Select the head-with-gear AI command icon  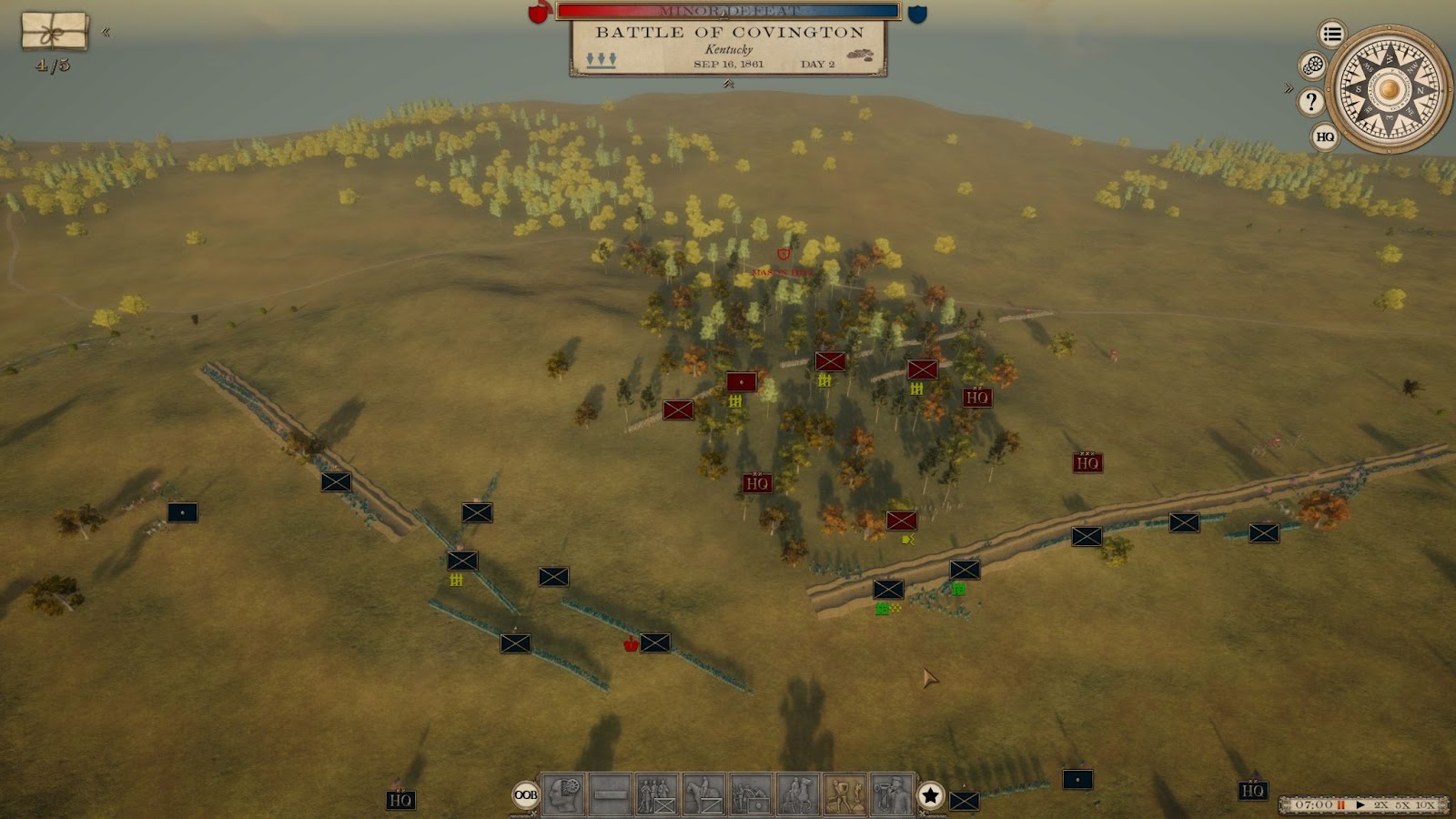(x=563, y=794)
